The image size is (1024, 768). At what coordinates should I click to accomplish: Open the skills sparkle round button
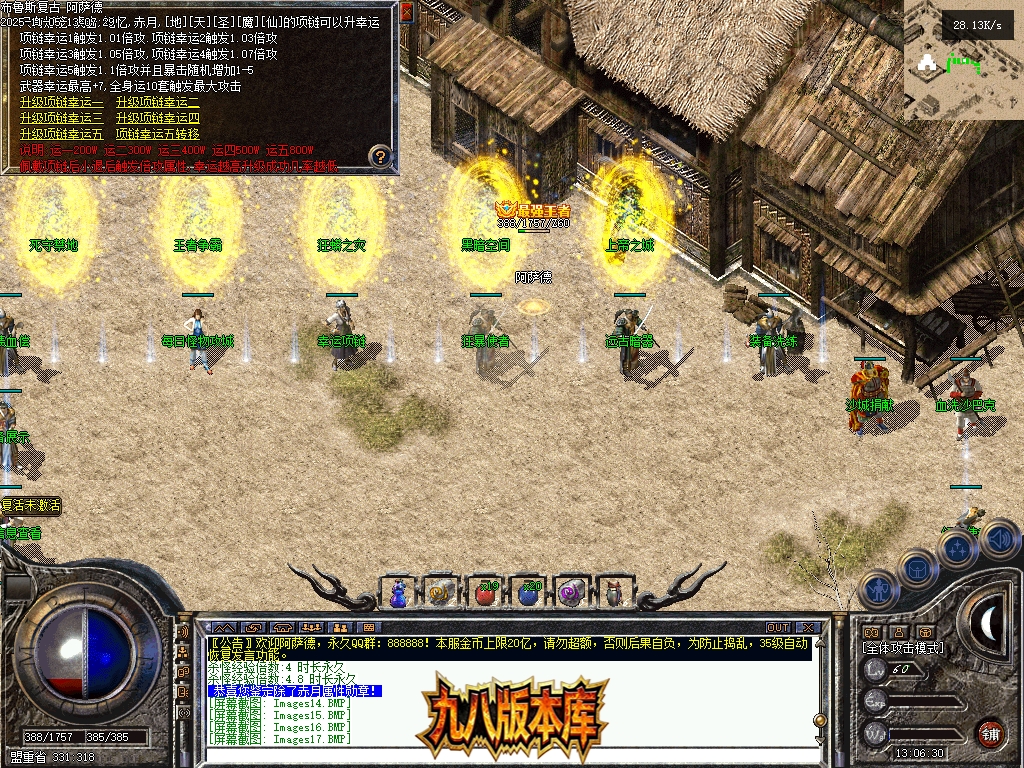pyautogui.click(x=958, y=548)
